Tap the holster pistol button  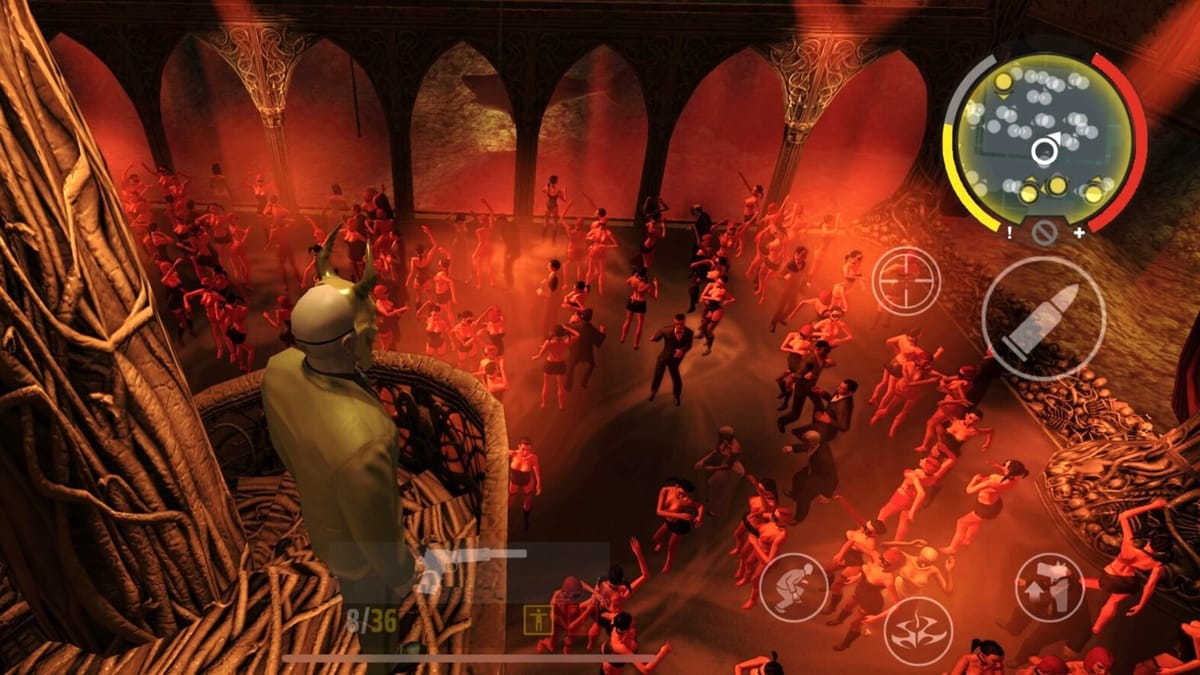pos(1049,587)
